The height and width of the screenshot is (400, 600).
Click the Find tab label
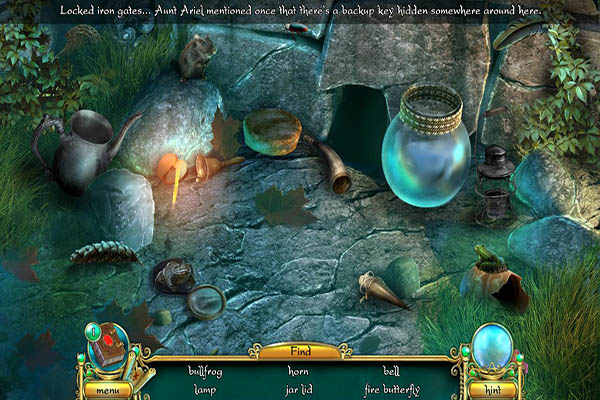(x=299, y=351)
